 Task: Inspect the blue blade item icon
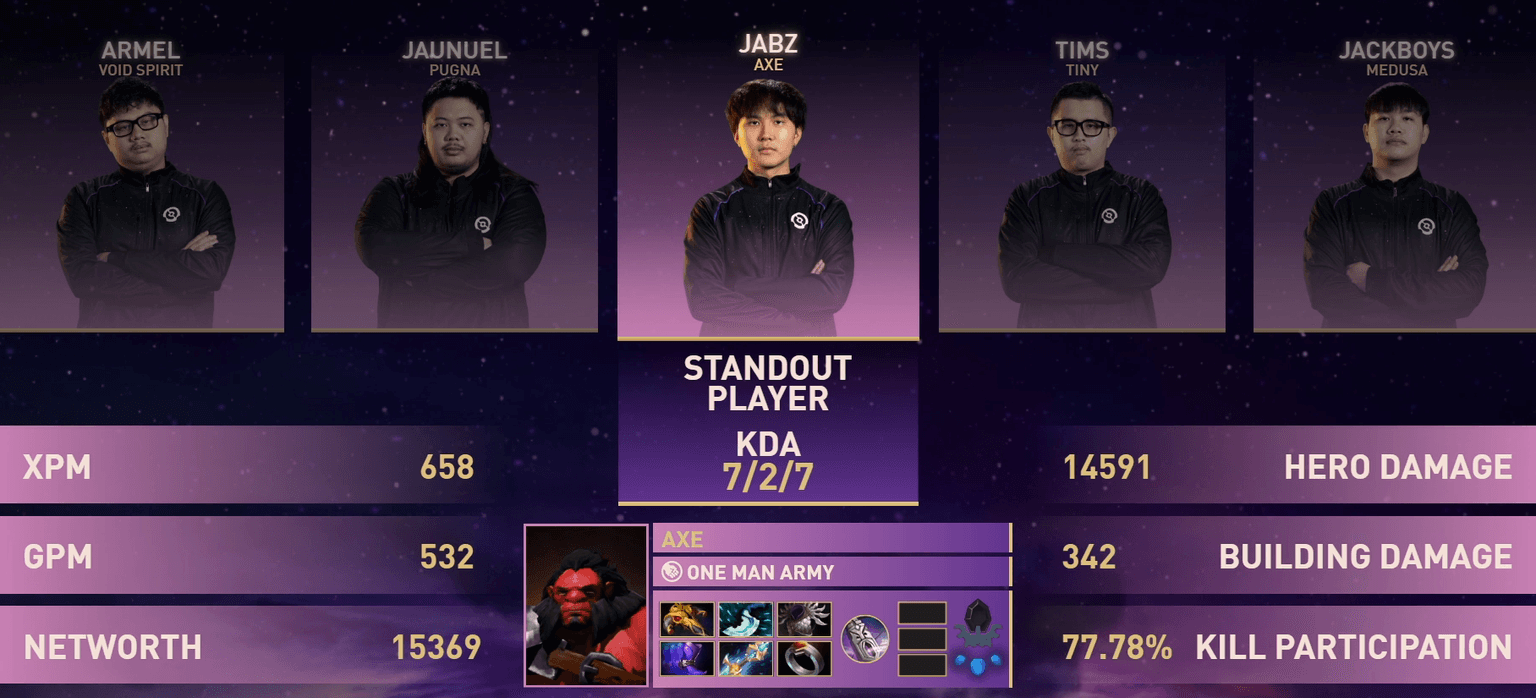tap(746, 619)
